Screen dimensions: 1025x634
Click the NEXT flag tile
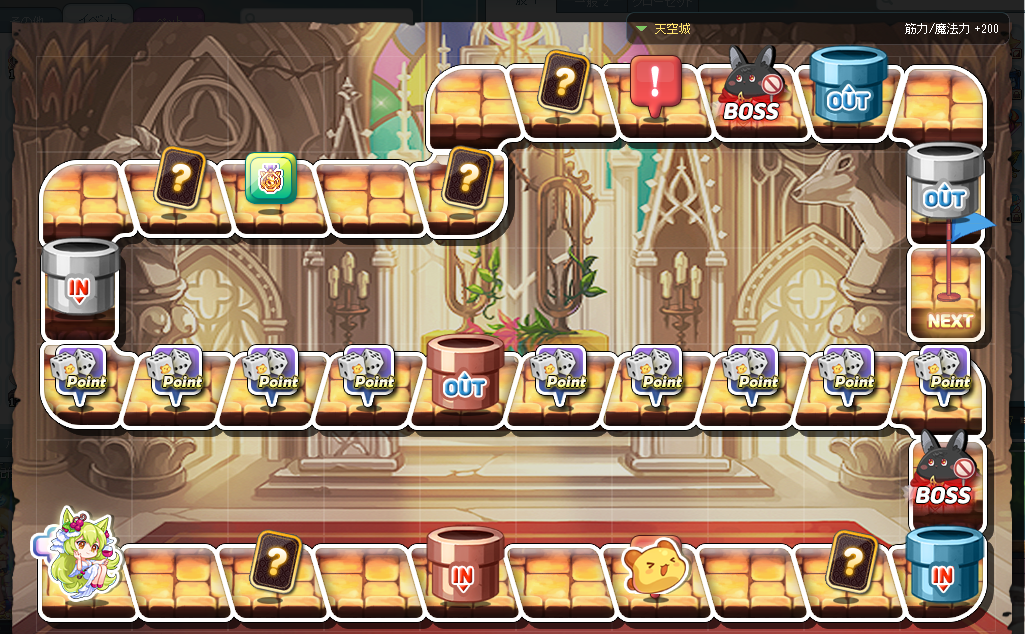coord(948,295)
